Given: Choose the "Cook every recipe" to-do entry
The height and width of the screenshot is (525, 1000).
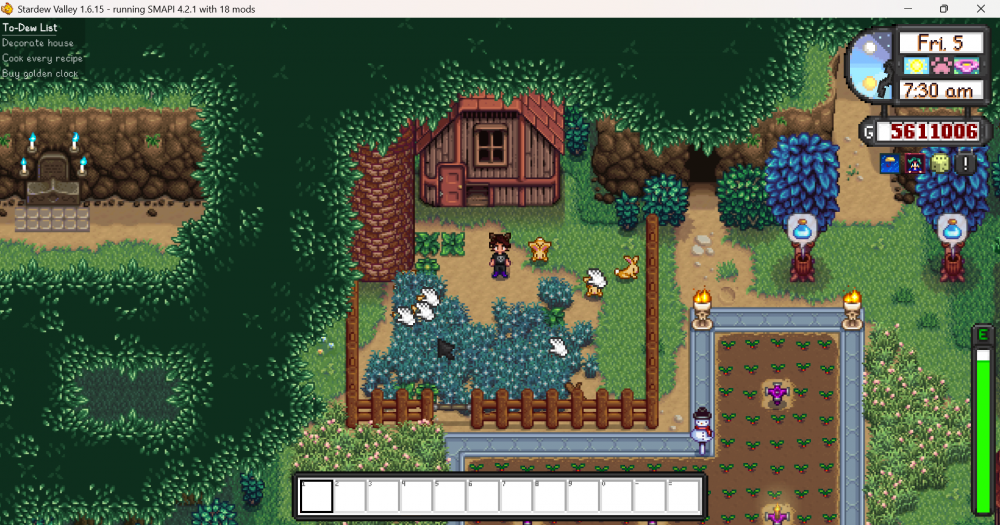Looking at the screenshot, I should 42,58.
